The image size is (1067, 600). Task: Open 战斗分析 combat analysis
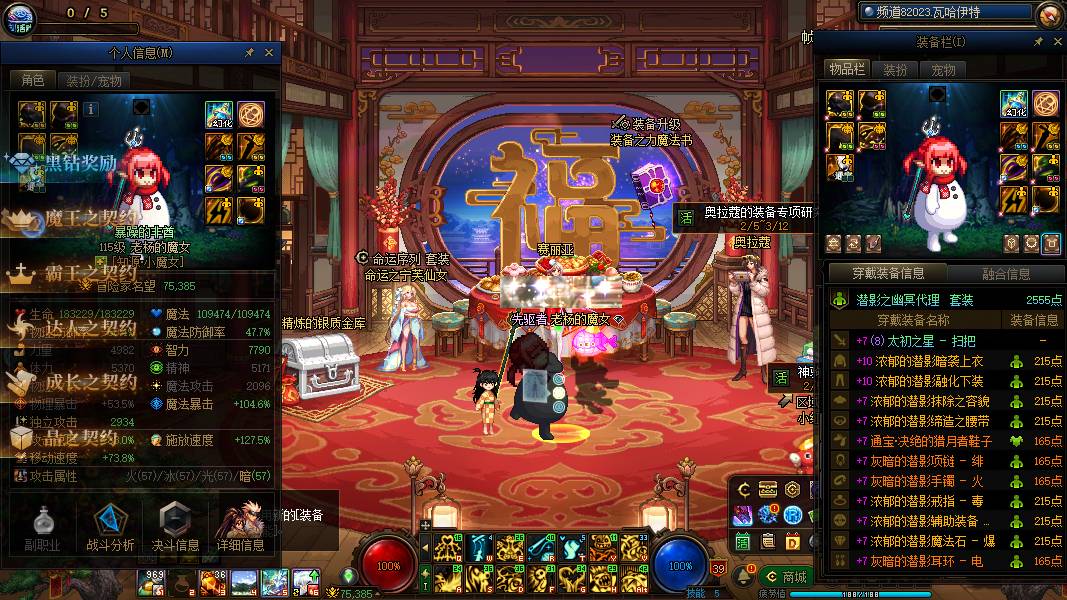pos(110,527)
